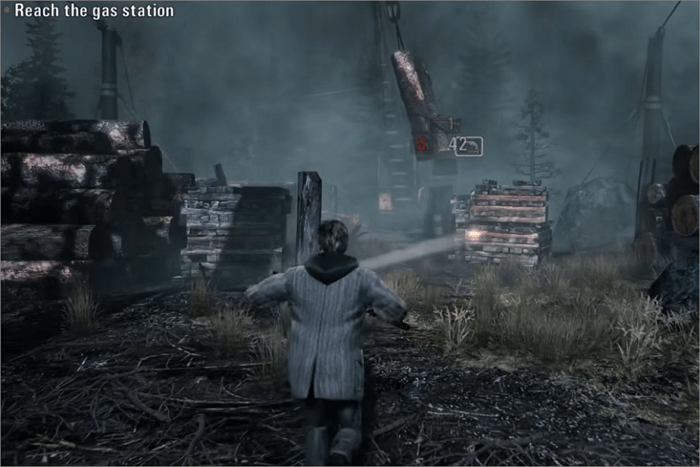Image resolution: width=700 pixels, height=467 pixels.
Task: Click the 'Reach the gas station' objective tracker
Action: click(94, 11)
